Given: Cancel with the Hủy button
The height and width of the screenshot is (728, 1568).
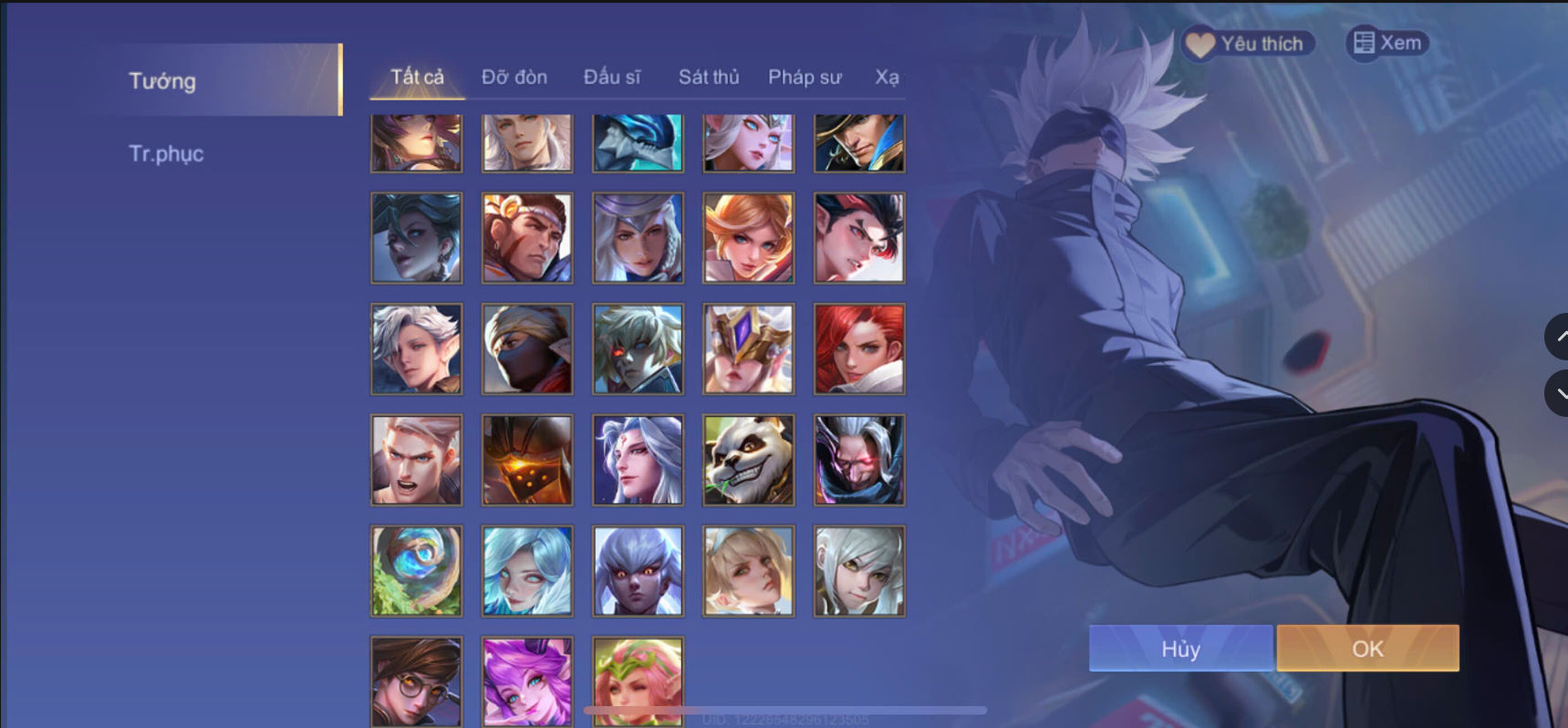Looking at the screenshot, I should pos(1180,648).
